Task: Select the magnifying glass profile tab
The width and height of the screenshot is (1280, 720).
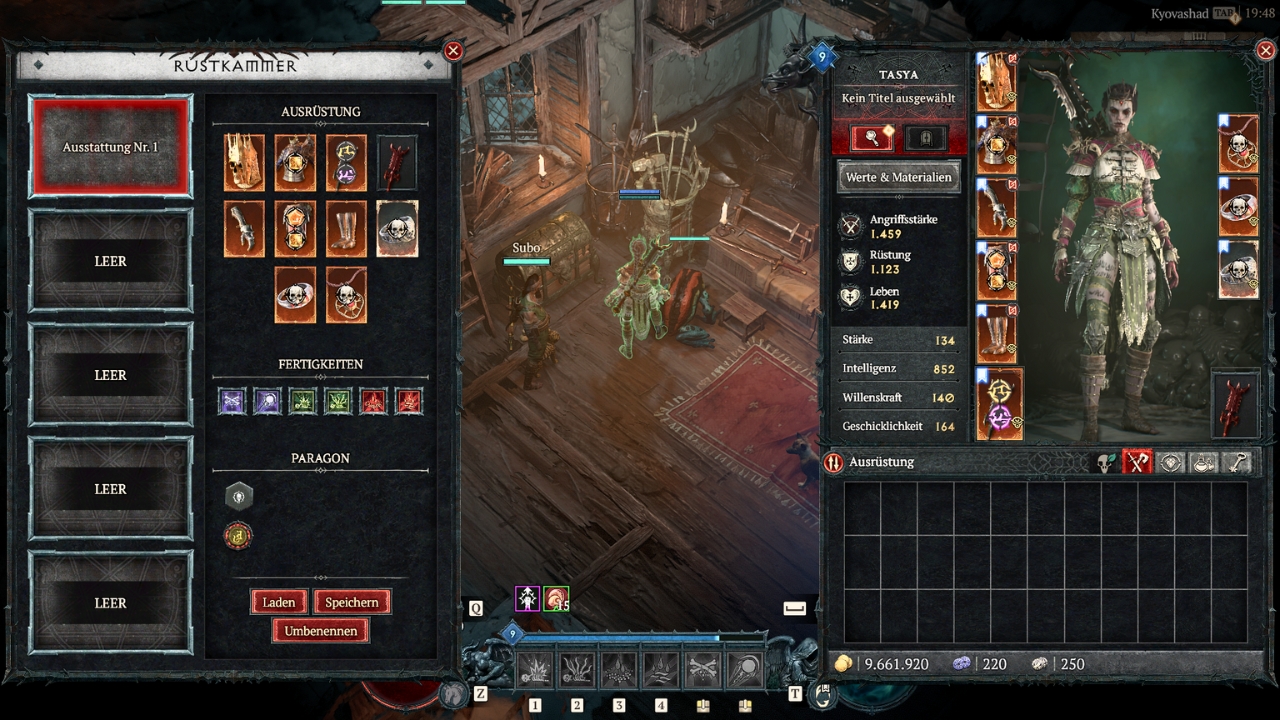Action: [872, 137]
